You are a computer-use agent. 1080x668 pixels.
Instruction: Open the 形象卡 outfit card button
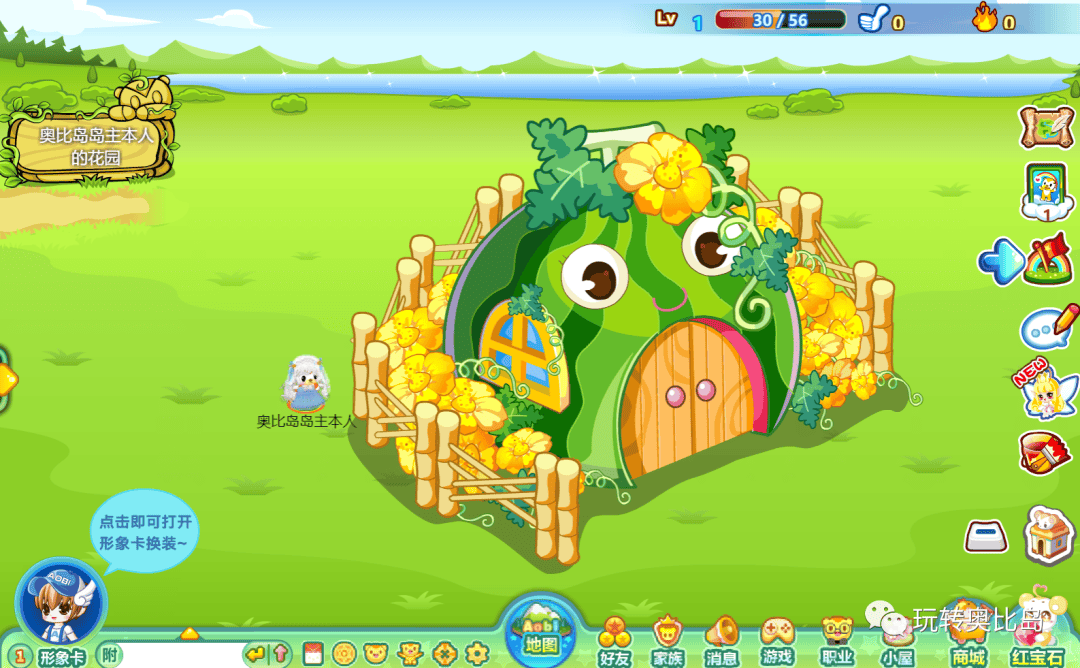pos(54,656)
